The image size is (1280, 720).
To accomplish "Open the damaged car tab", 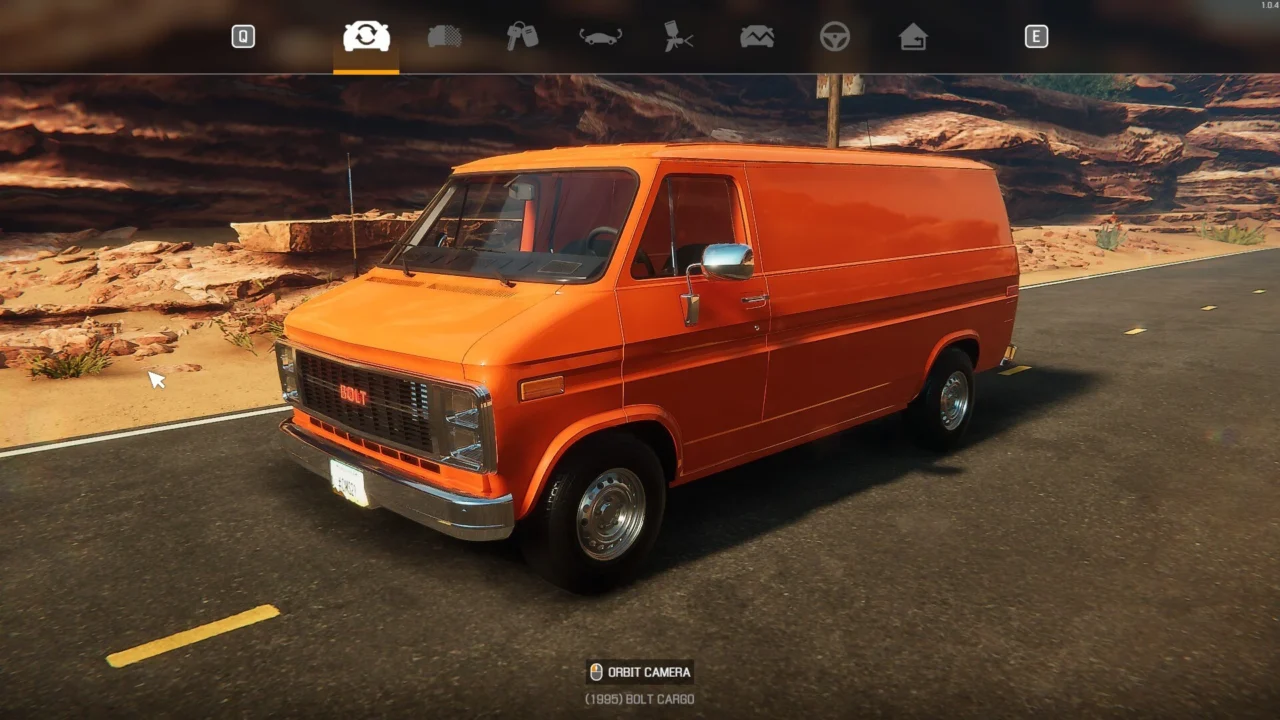I will [x=757, y=37].
